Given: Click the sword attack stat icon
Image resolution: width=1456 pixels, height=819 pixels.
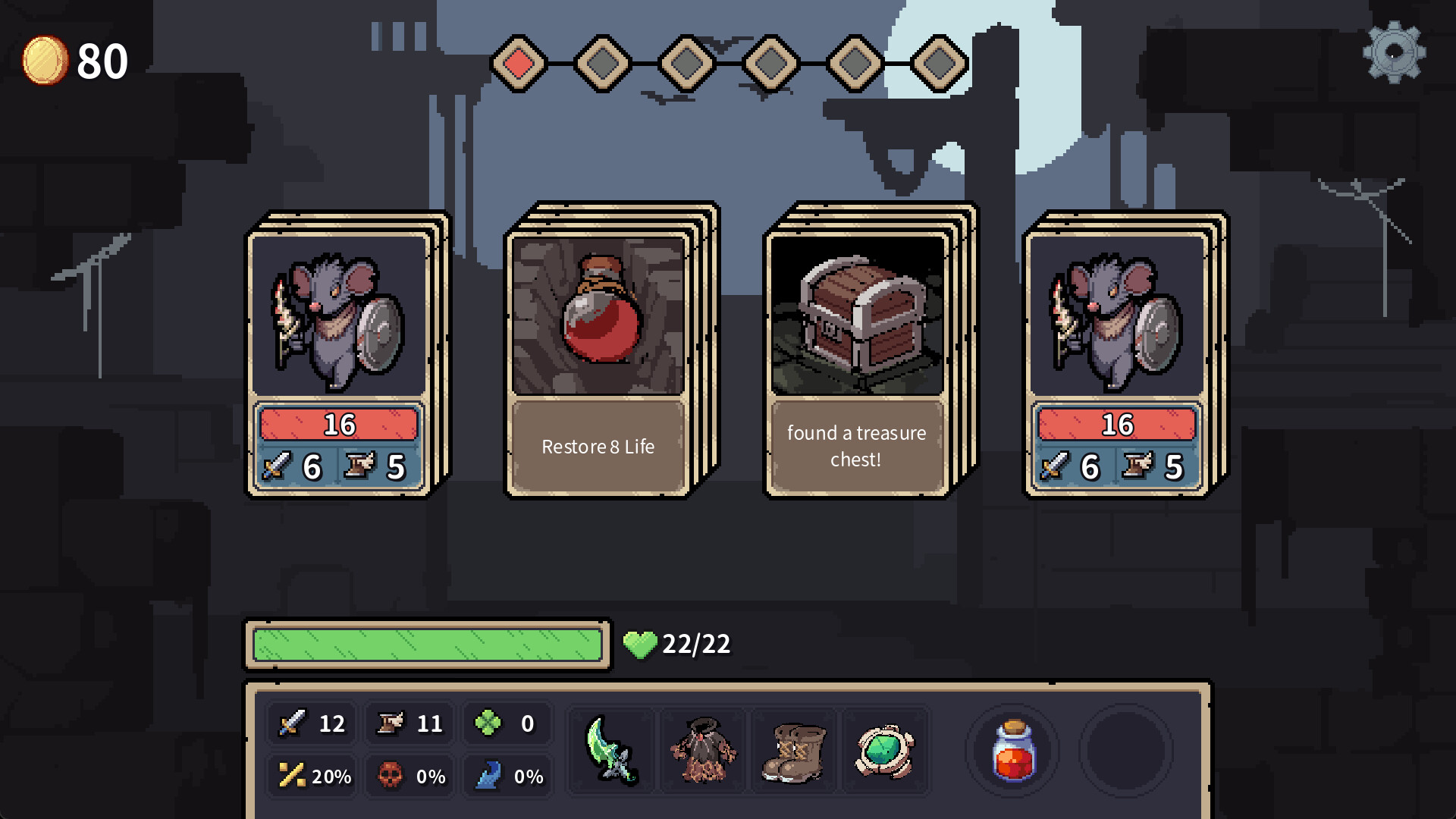Looking at the screenshot, I should (x=294, y=723).
